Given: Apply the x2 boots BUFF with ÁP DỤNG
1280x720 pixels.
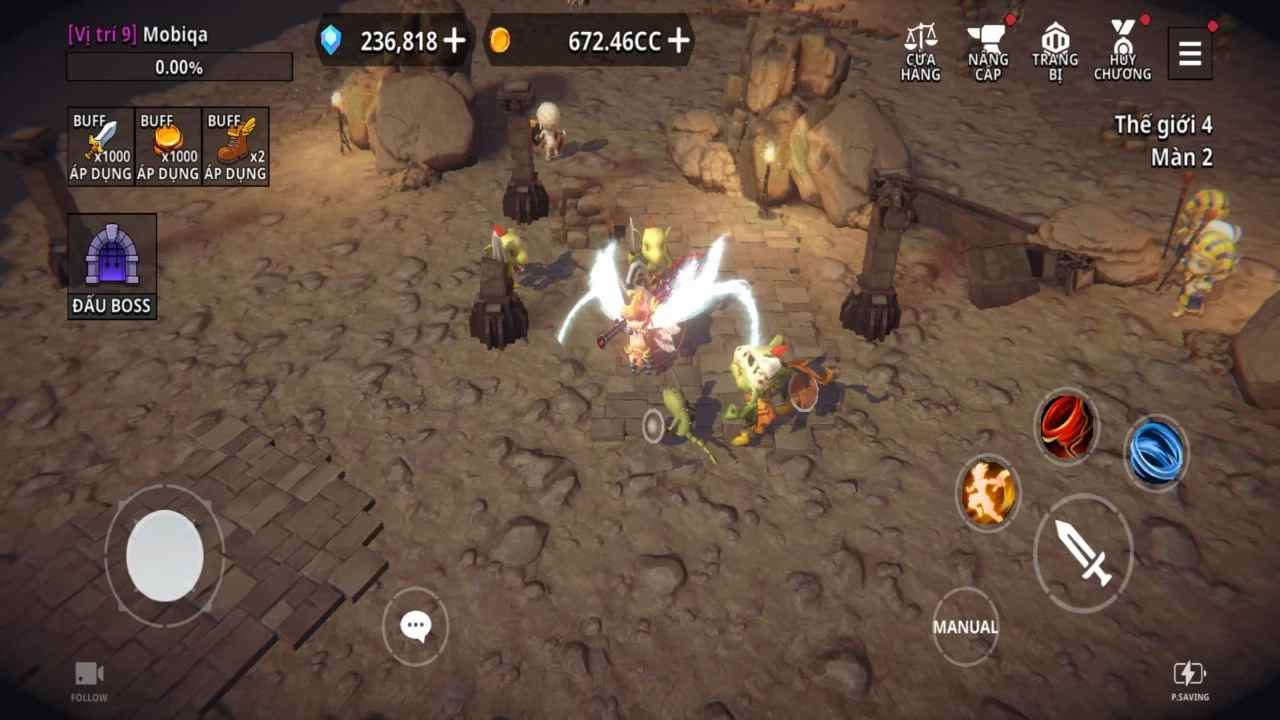Looking at the screenshot, I should tap(236, 145).
